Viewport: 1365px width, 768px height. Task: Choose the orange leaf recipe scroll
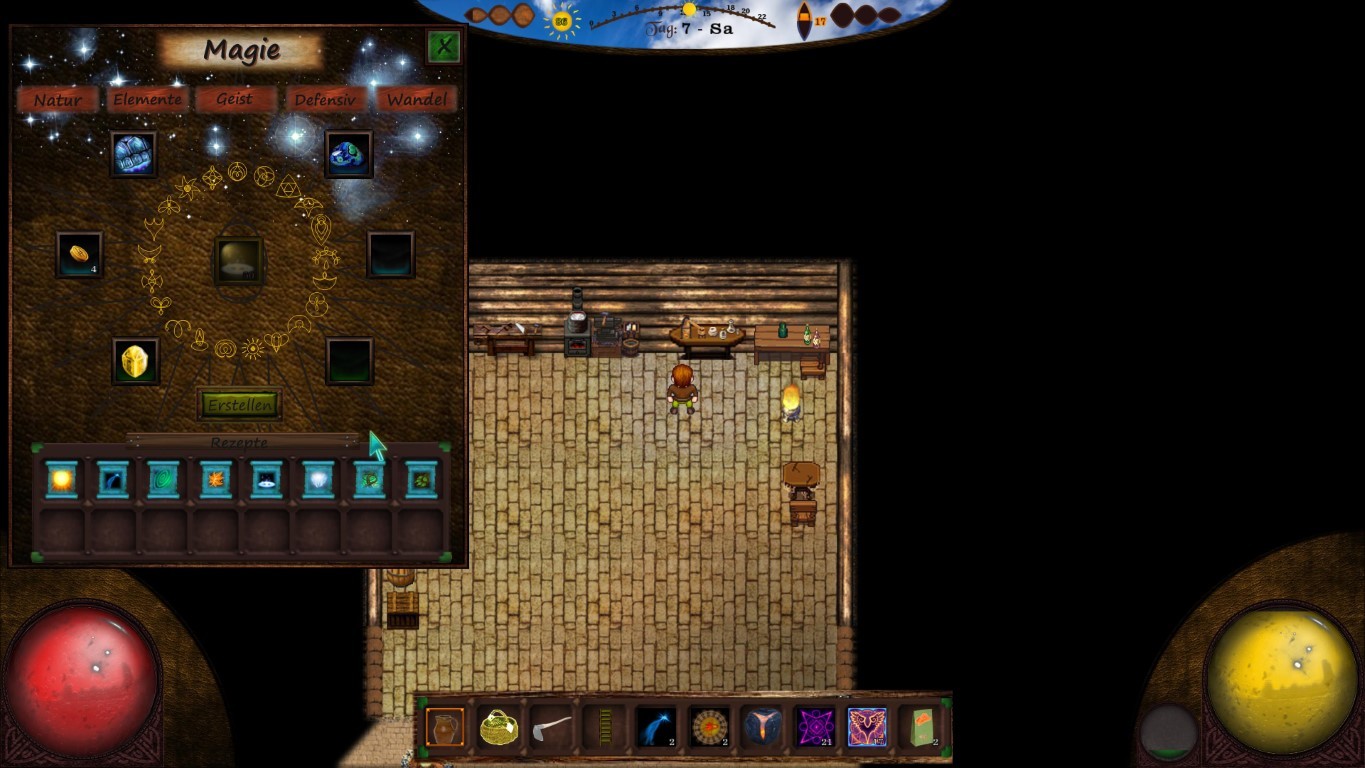[x=215, y=480]
